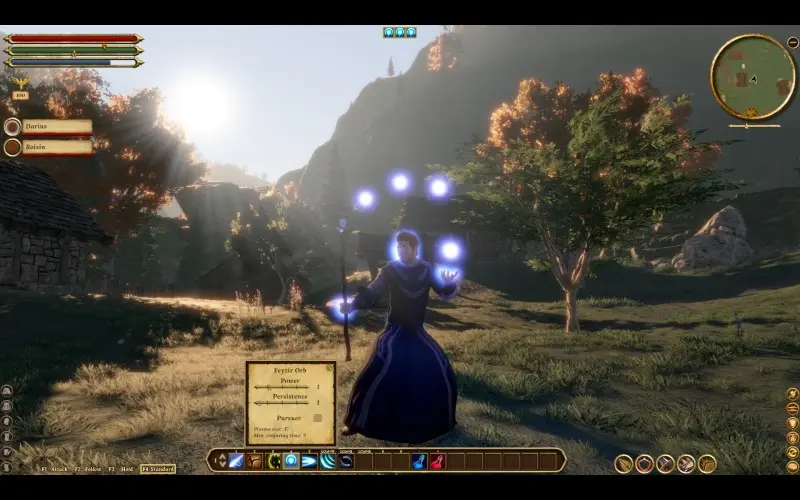Open the circular minimap
The image size is (800, 500).
[752, 77]
